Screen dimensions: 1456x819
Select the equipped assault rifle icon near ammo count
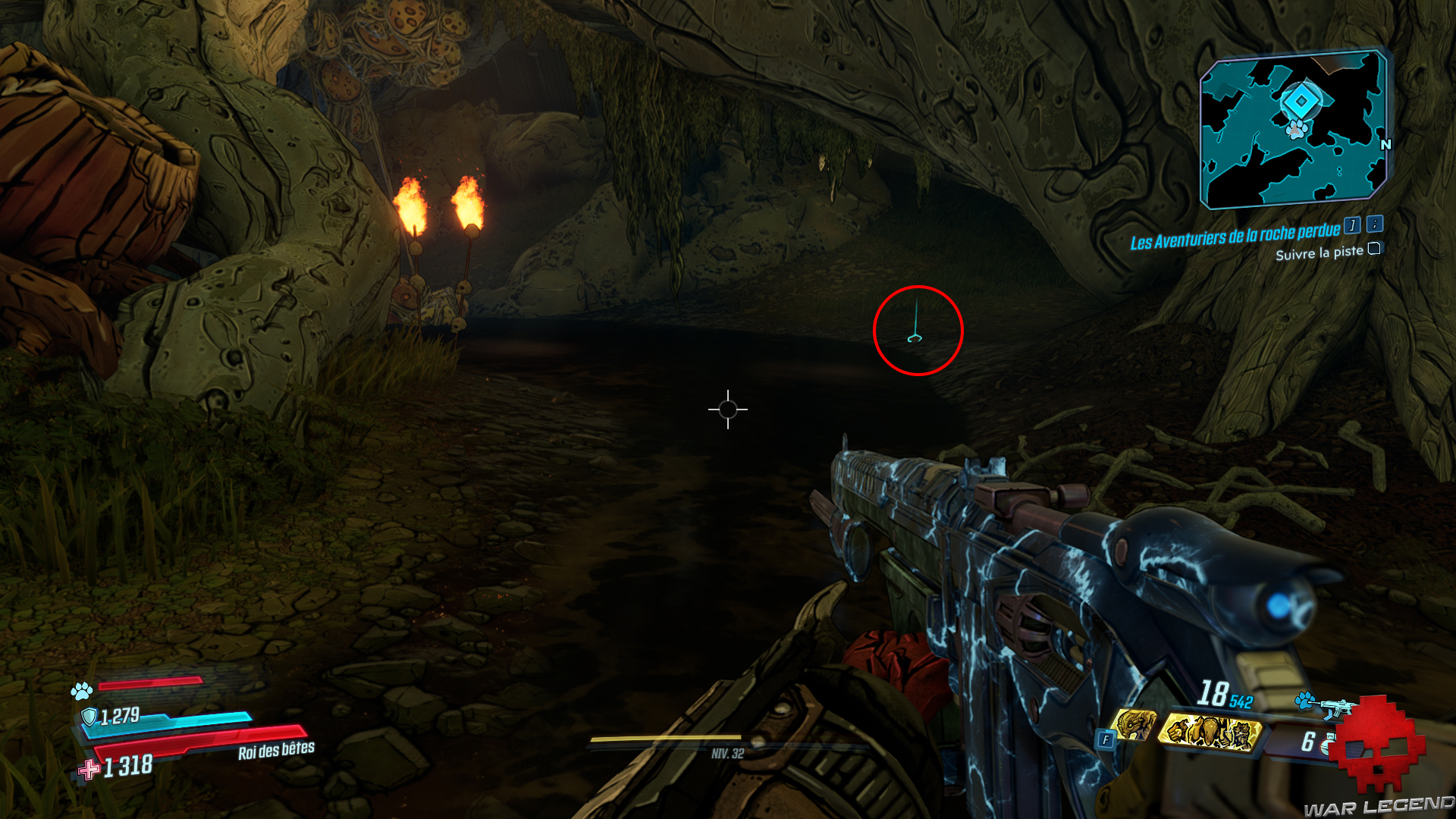click(1335, 704)
